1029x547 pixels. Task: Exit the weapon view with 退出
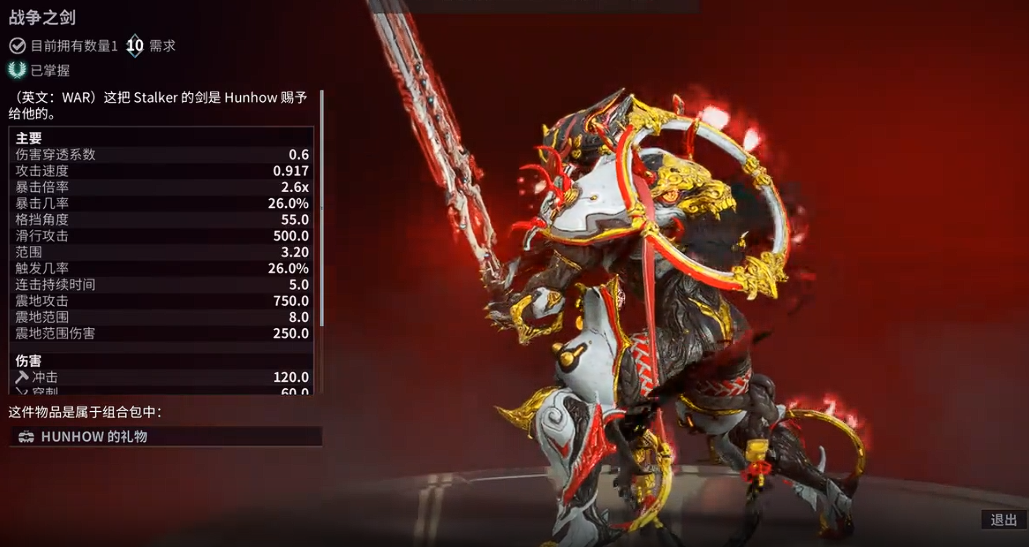pos(1003,519)
